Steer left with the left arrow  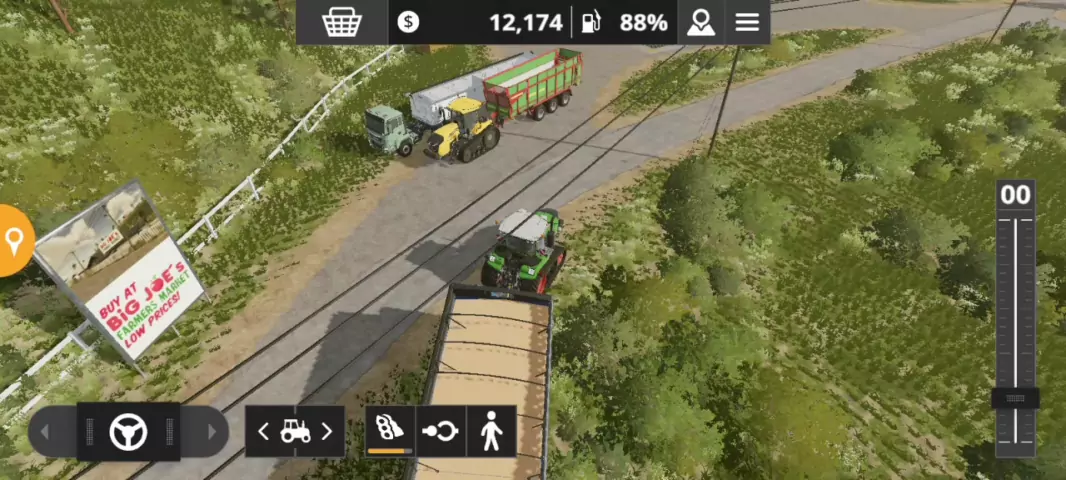(44, 432)
